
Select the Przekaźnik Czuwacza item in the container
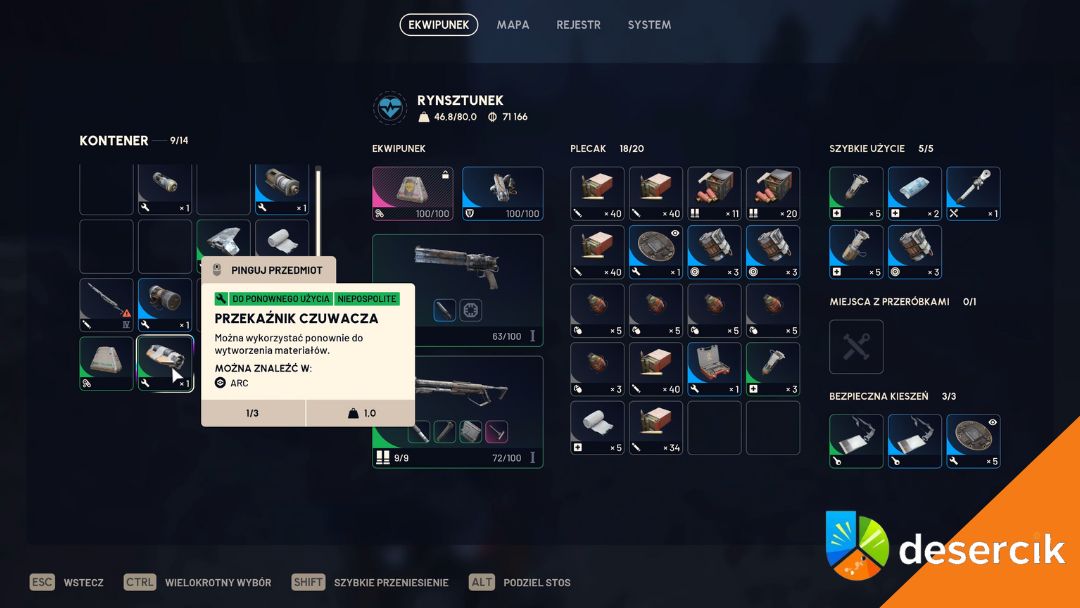click(x=165, y=363)
